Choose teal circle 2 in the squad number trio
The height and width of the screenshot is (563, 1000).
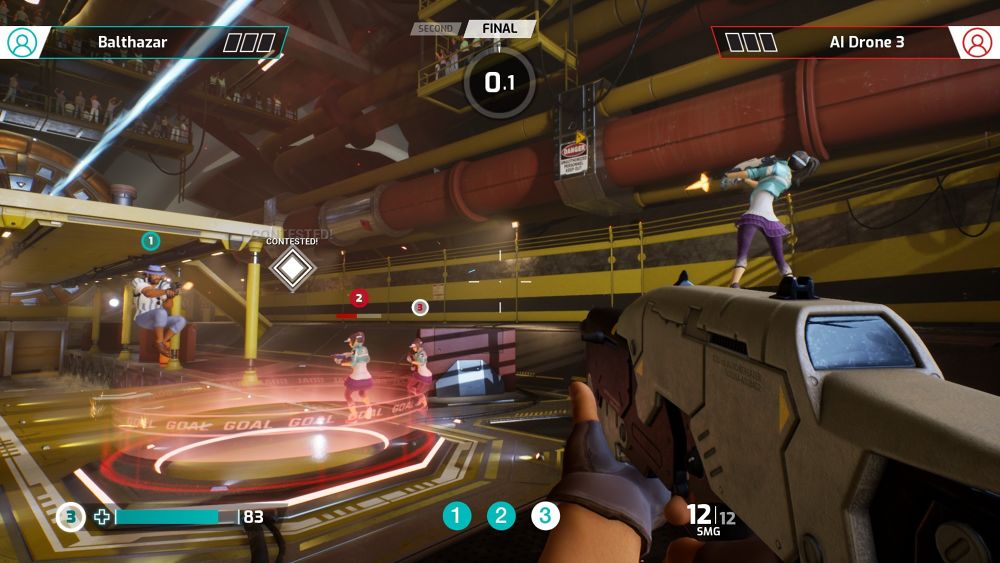501,516
